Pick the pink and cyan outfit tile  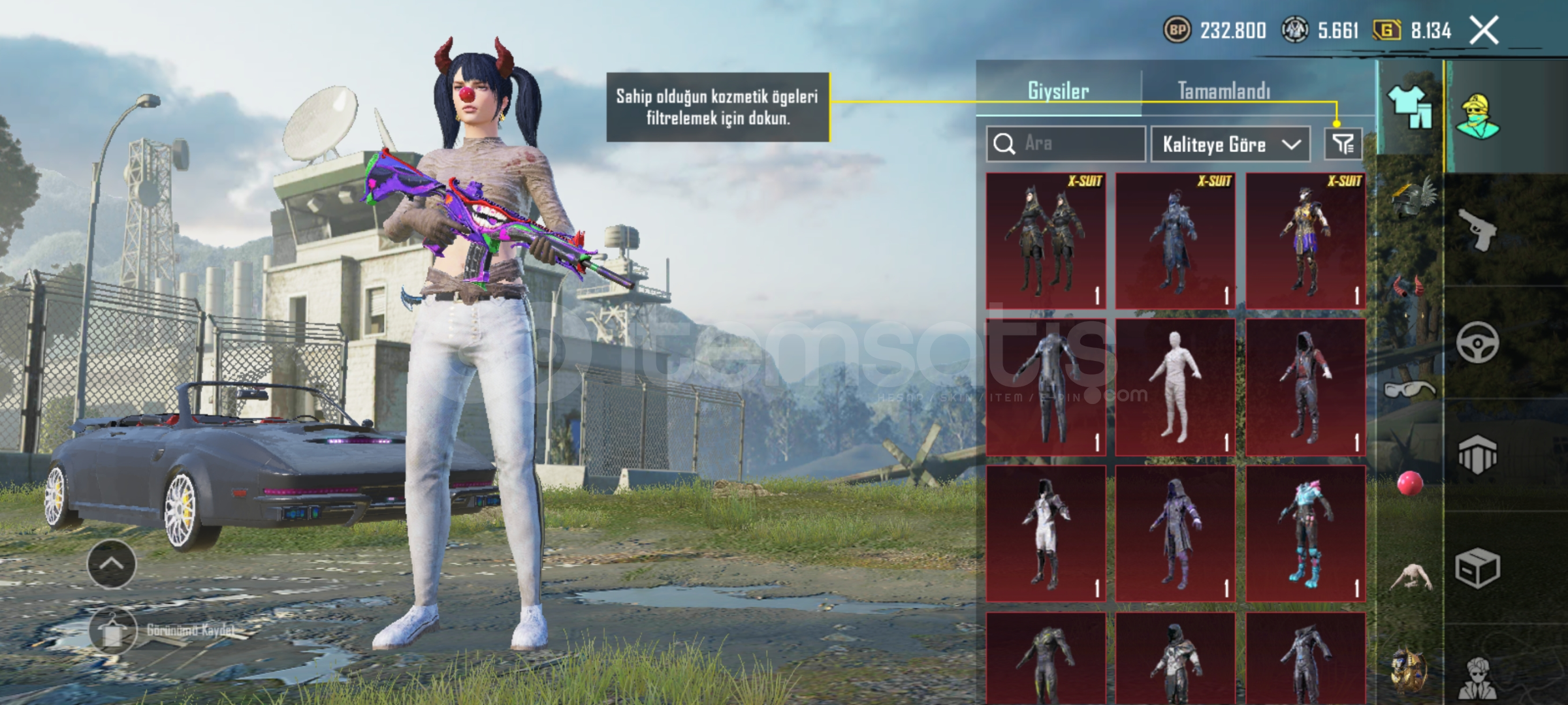(1305, 533)
